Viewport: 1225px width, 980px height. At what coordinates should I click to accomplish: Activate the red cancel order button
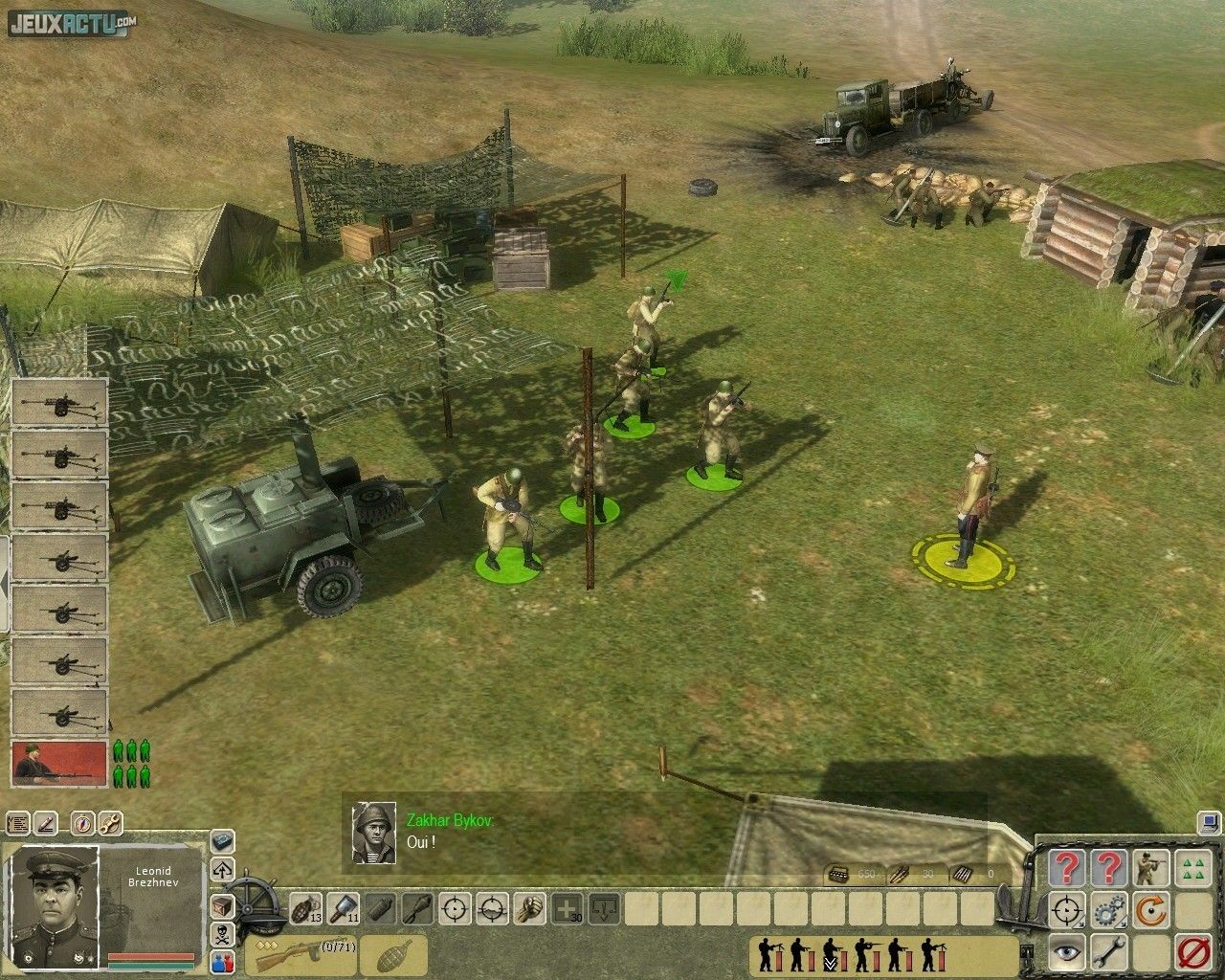[1192, 953]
